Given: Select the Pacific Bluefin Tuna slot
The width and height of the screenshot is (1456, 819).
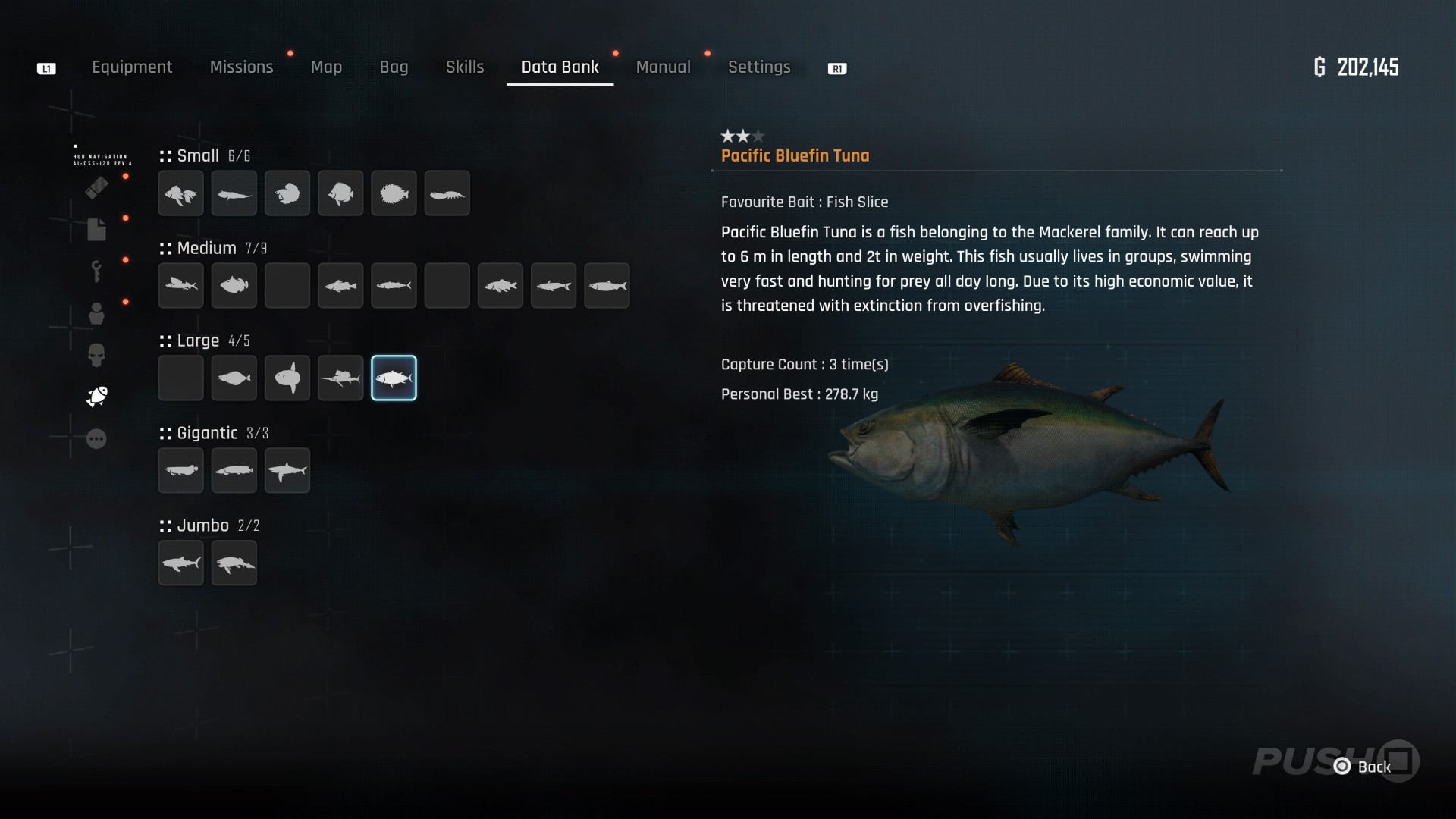Looking at the screenshot, I should [x=394, y=378].
